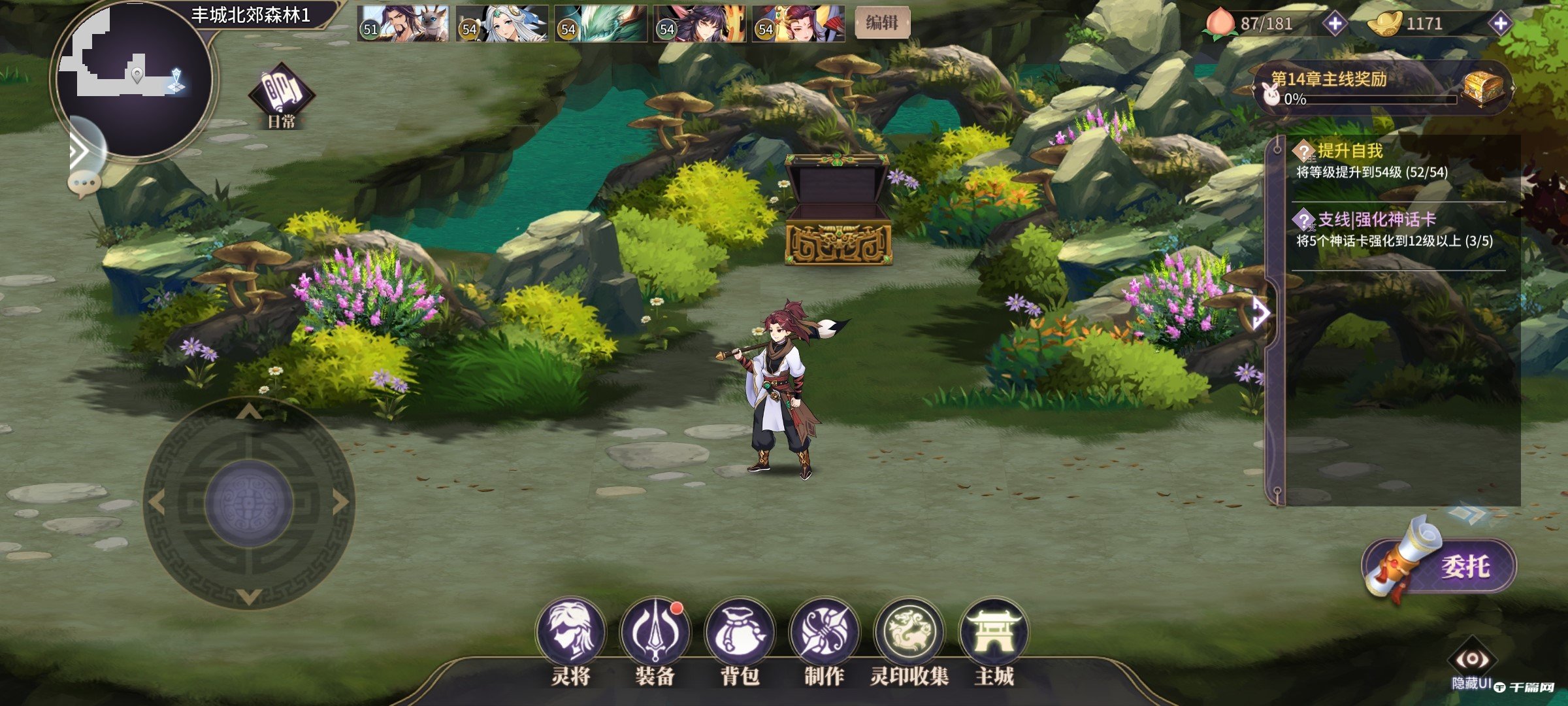Open the 背包 backpack
1568x706 pixels.
pyautogui.click(x=740, y=632)
